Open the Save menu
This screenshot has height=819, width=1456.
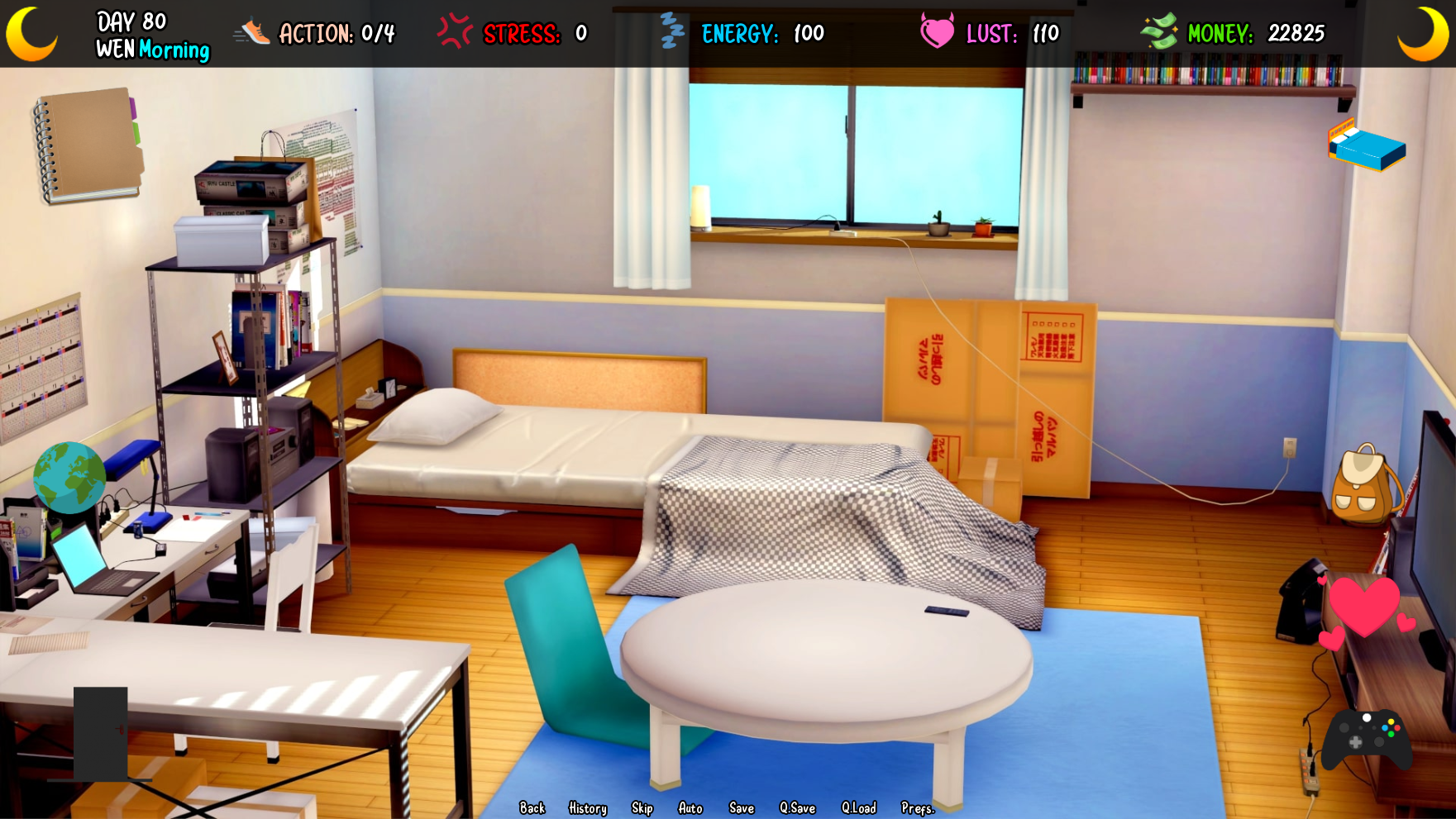(x=741, y=808)
